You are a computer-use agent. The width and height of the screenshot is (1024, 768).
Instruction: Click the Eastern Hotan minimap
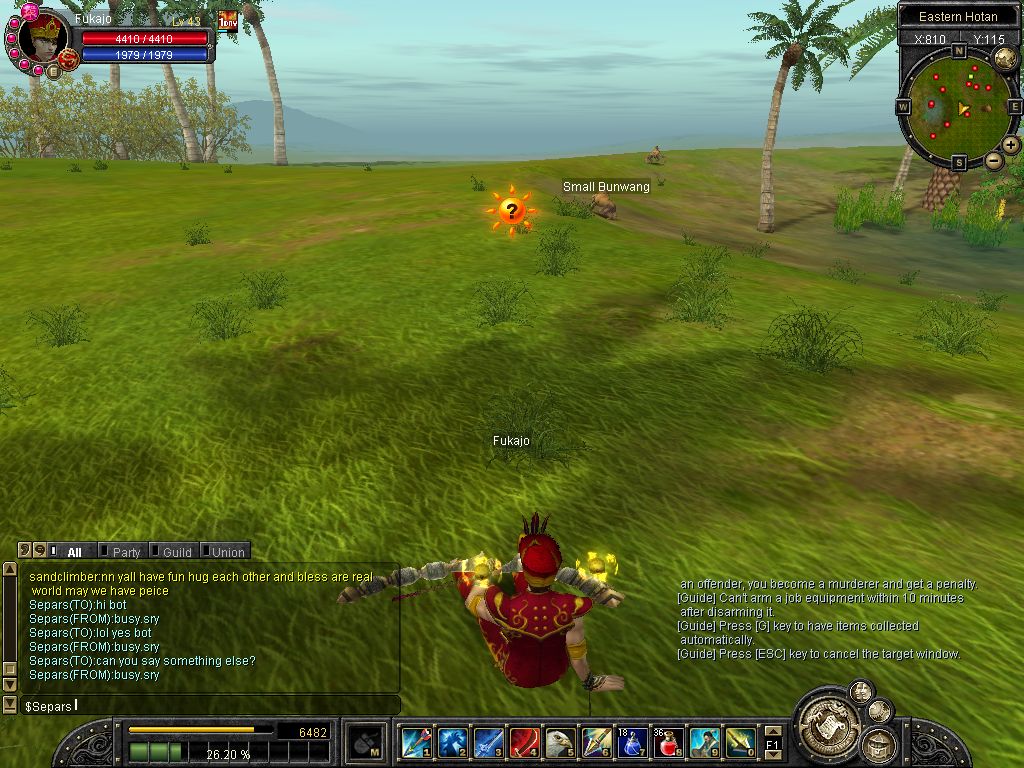click(957, 107)
